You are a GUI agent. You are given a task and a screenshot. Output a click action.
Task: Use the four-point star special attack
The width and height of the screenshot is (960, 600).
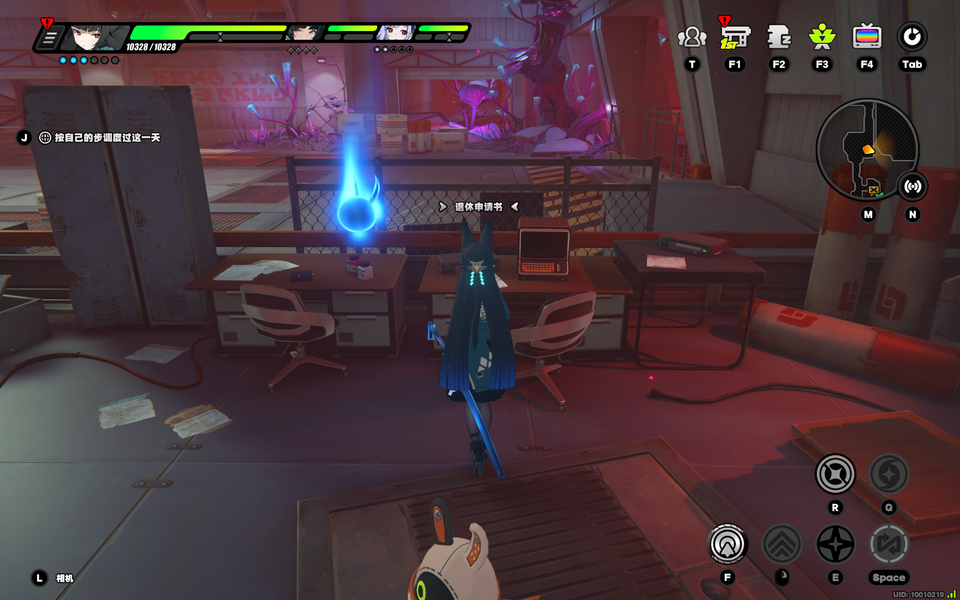coord(835,544)
